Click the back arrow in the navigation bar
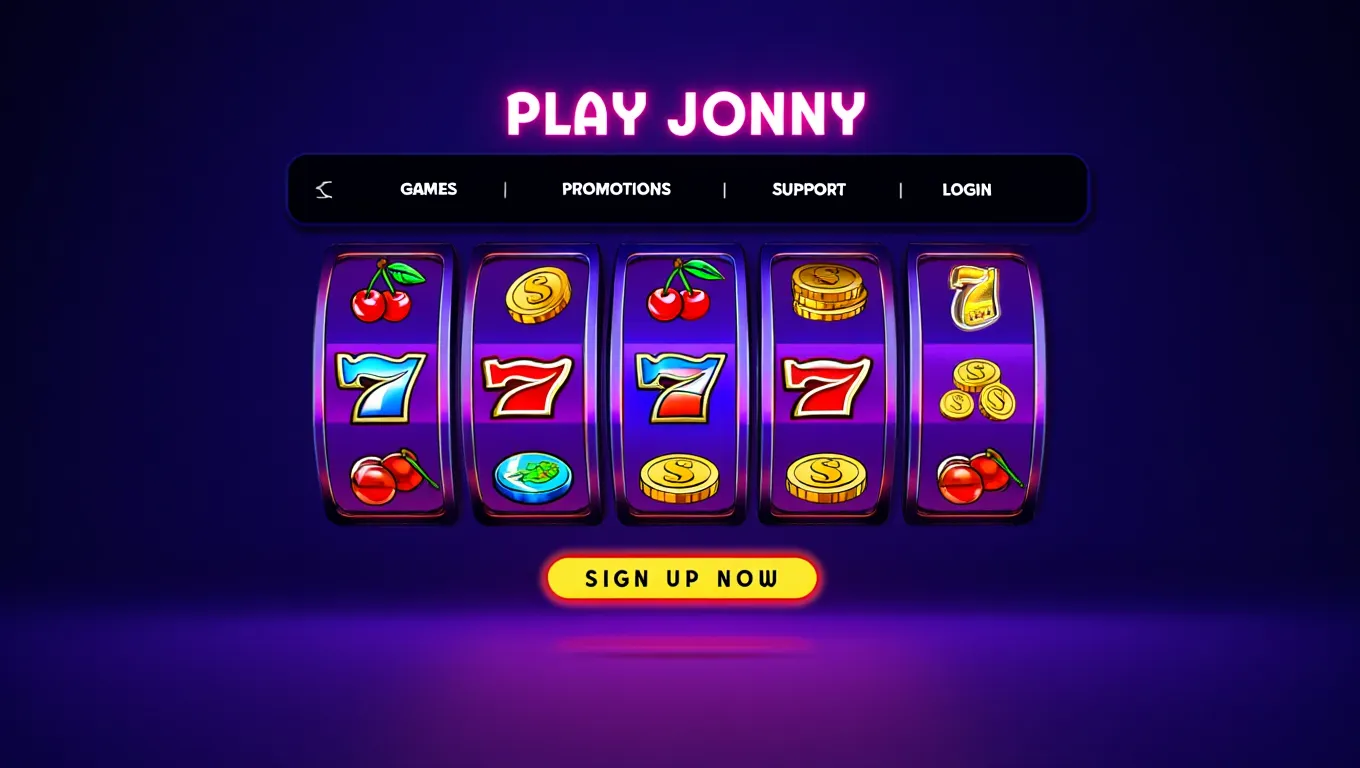Screen dimensions: 1360x768 322,189
